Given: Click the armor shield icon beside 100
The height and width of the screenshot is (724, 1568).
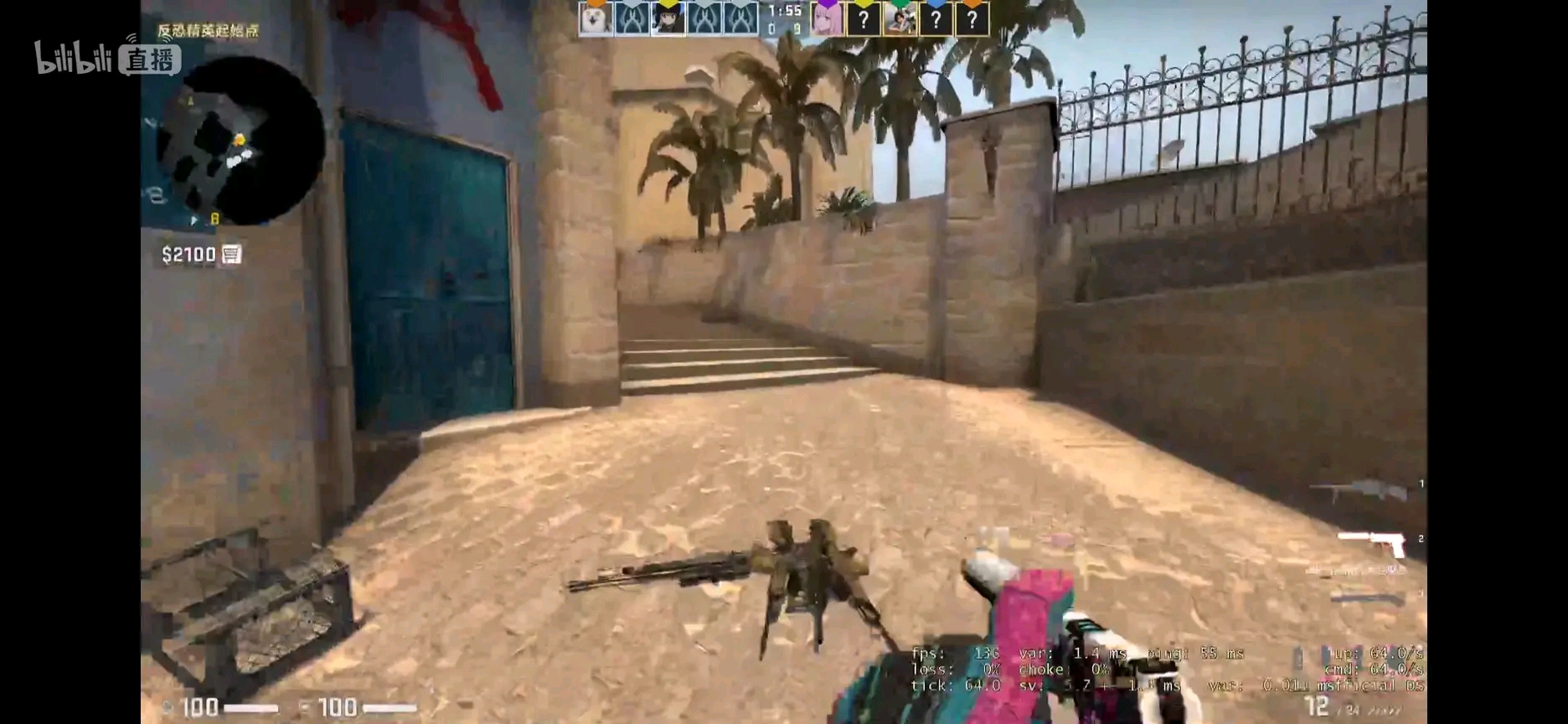Looking at the screenshot, I should point(304,708).
